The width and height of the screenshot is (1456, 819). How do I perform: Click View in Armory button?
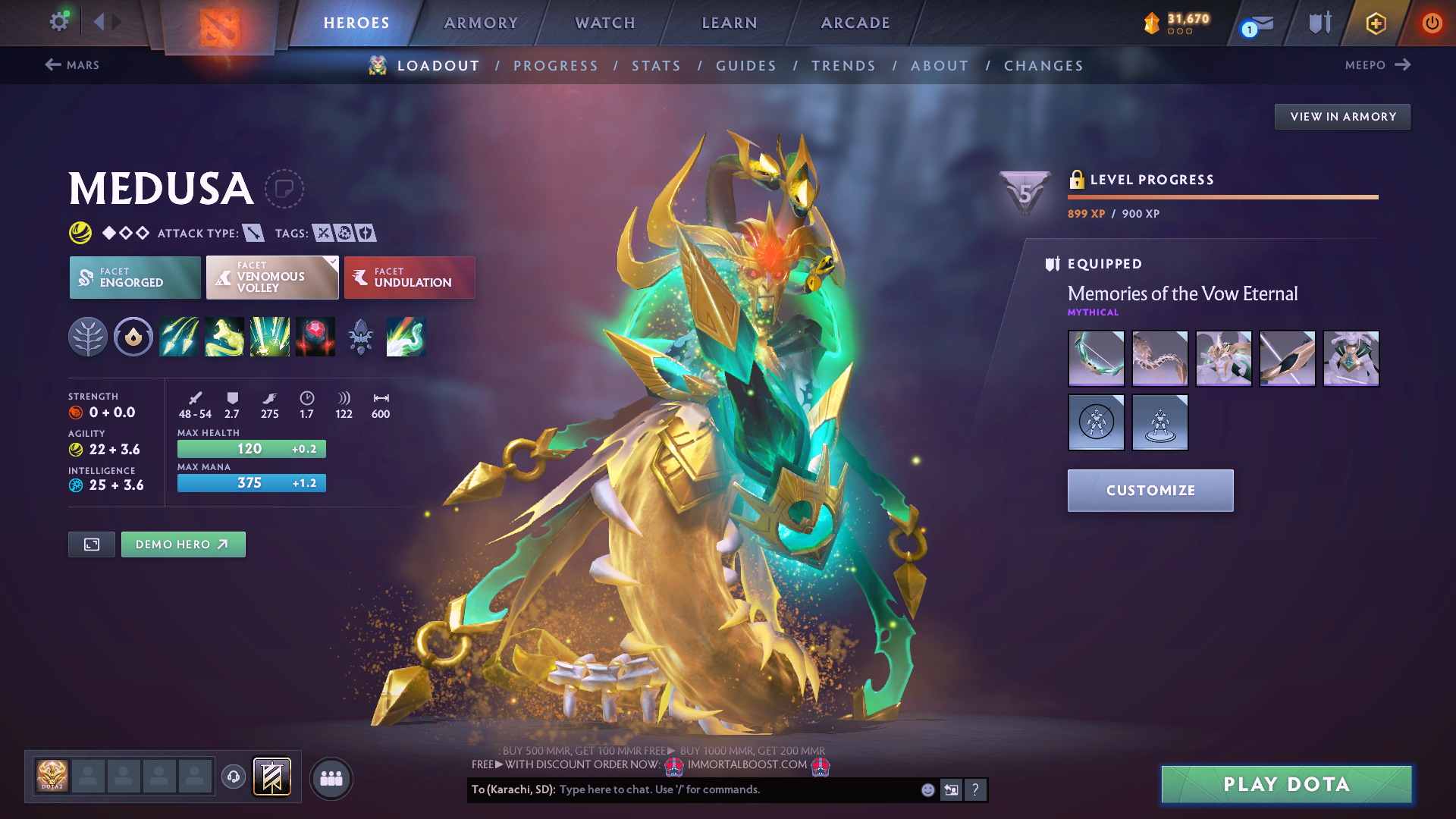click(x=1342, y=117)
